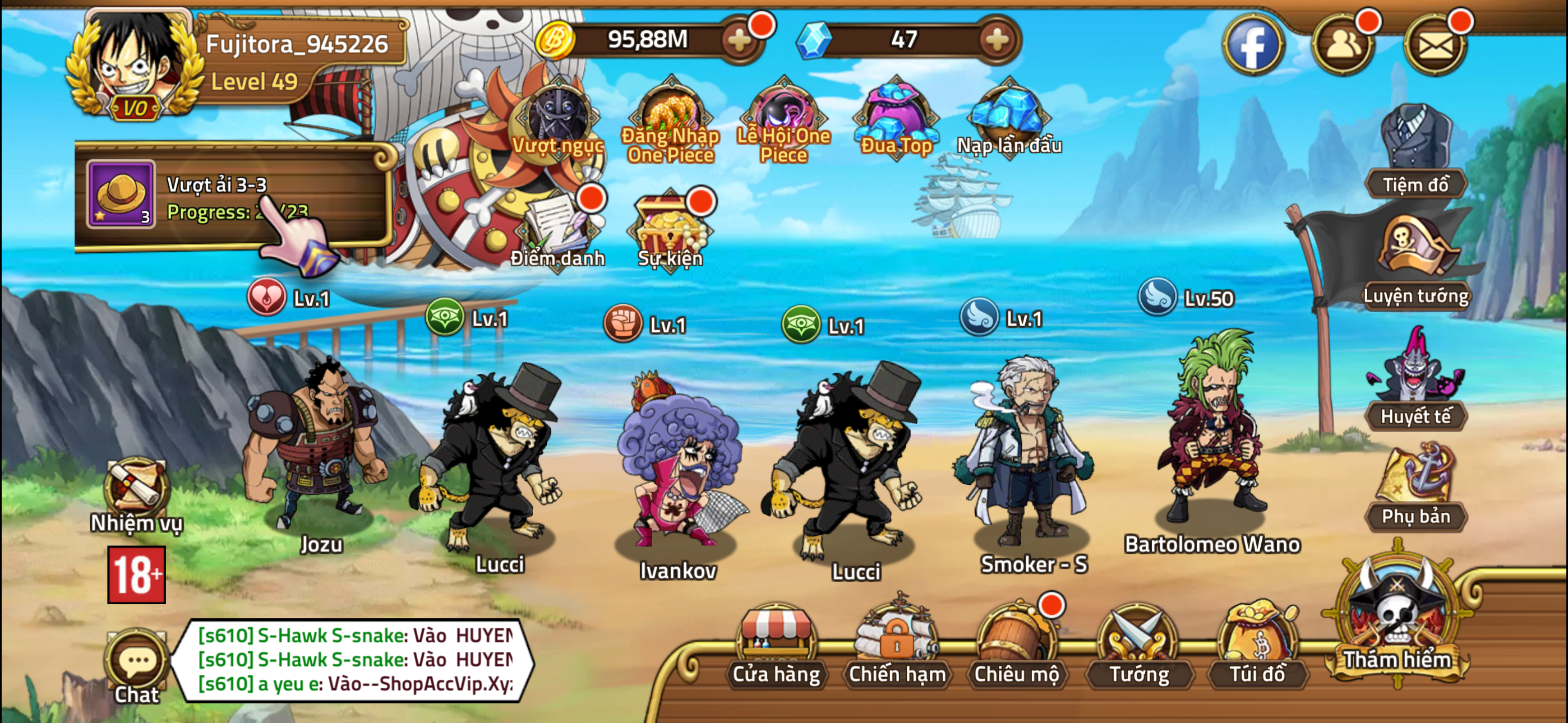Open the Huyết tế blood sacrifice feature

(1415, 390)
